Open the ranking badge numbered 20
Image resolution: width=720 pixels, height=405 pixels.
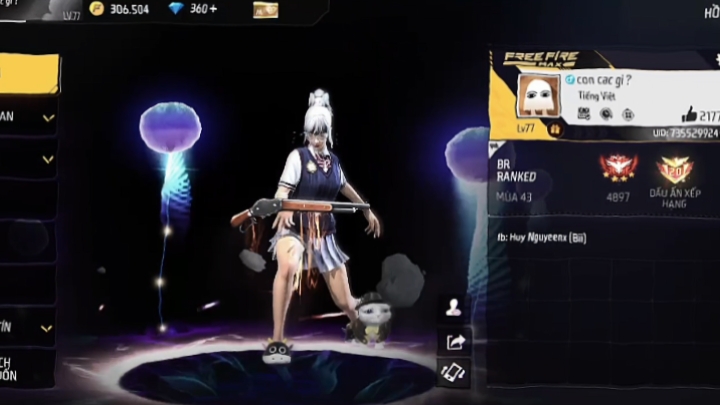674,168
